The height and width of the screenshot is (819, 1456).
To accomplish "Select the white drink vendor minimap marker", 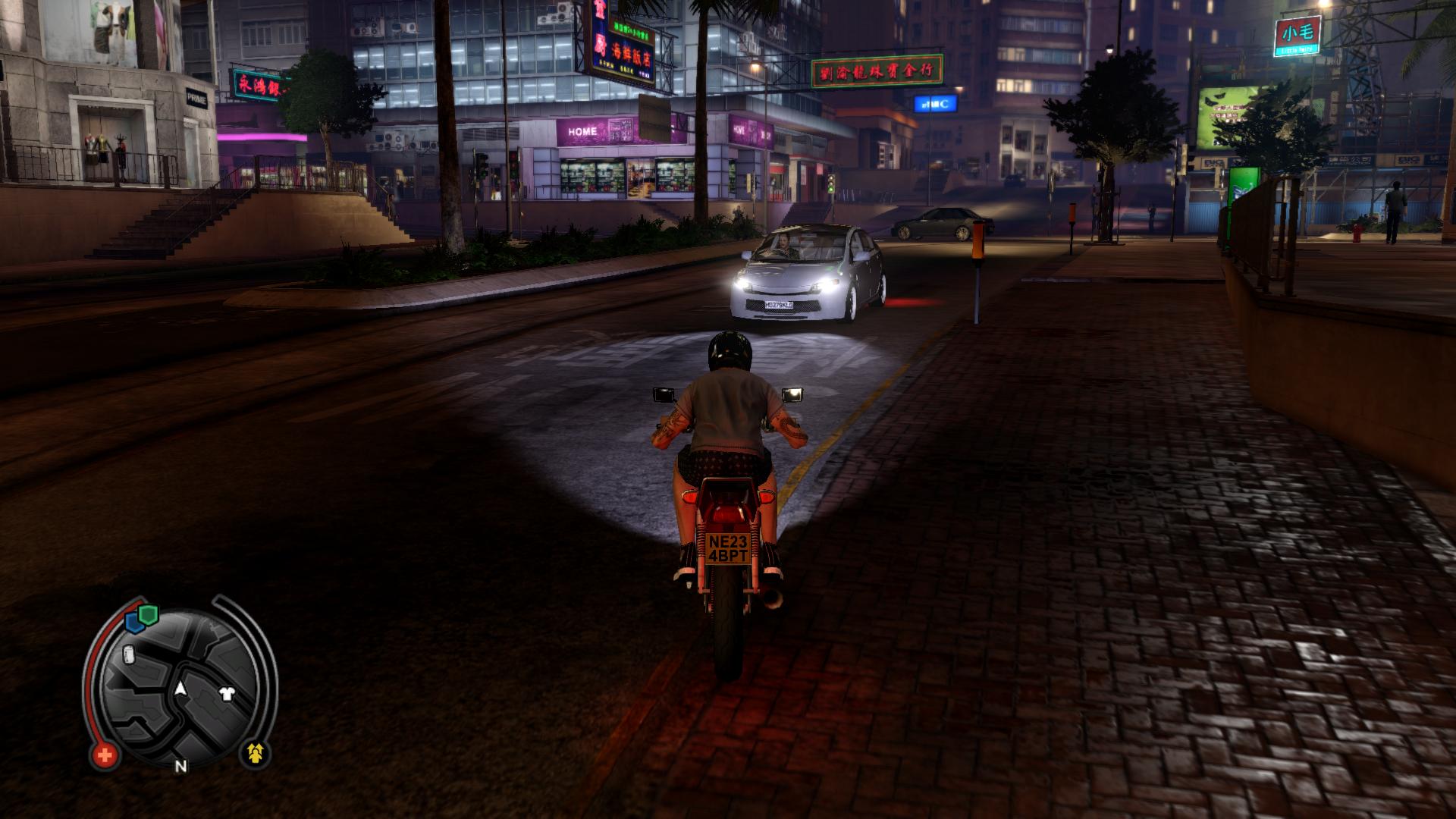I will (129, 654).
